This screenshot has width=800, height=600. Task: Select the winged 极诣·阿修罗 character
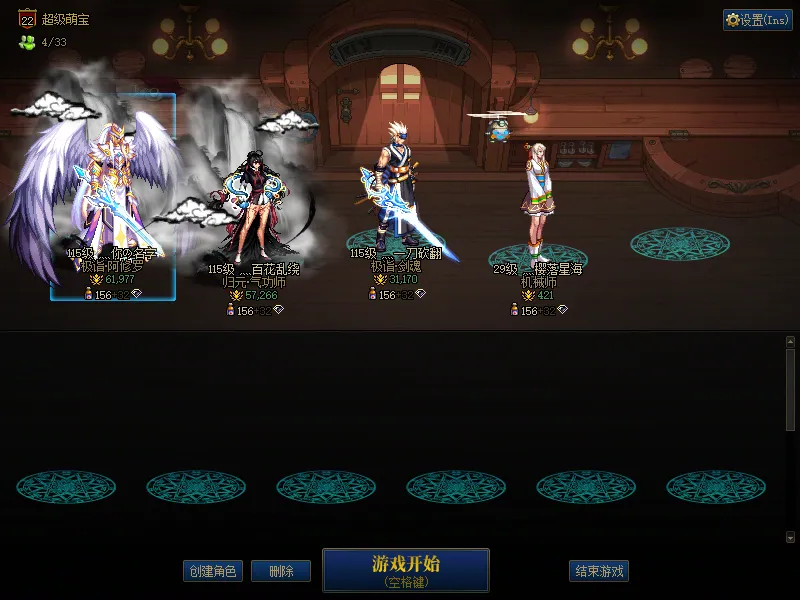pos(112,195)
